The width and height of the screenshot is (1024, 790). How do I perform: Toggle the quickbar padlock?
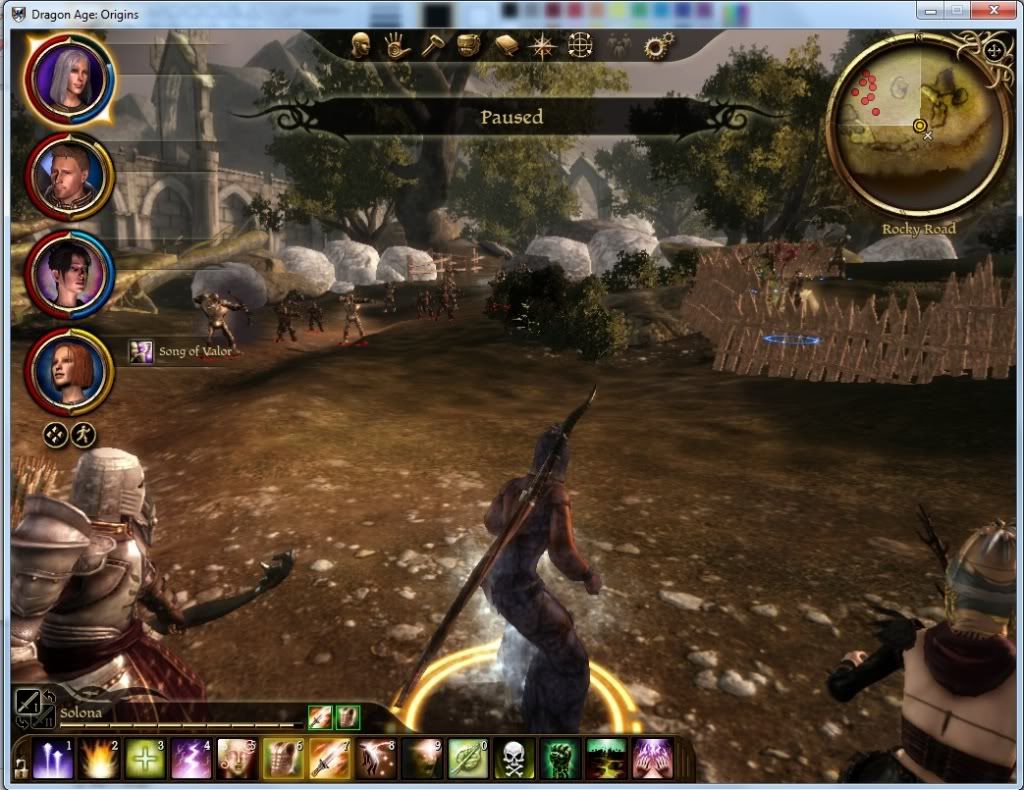pyautogui.click(x=18, y=767)
